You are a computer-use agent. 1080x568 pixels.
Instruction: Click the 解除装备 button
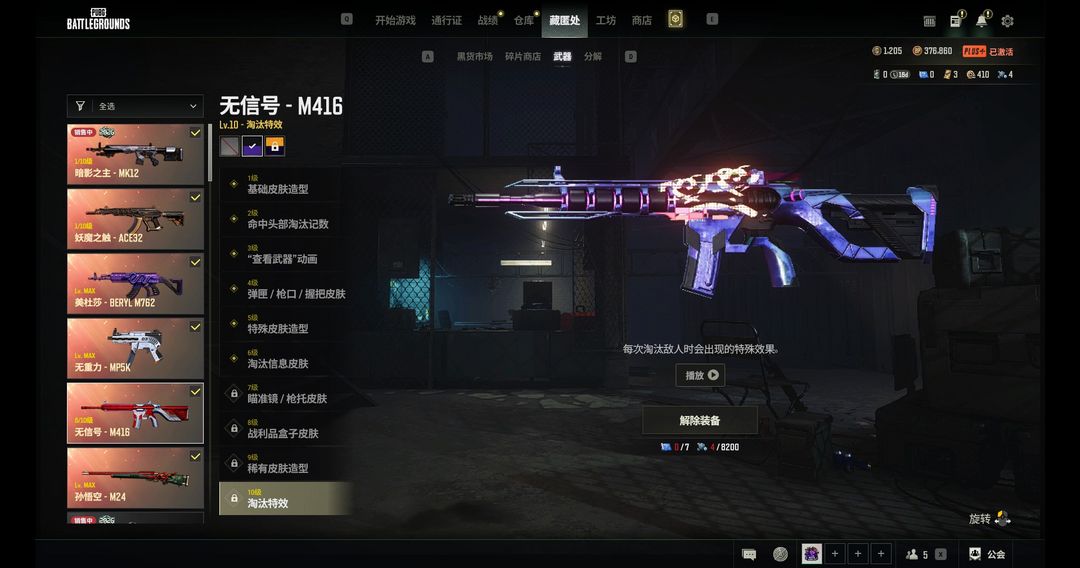tap(700, 420)
